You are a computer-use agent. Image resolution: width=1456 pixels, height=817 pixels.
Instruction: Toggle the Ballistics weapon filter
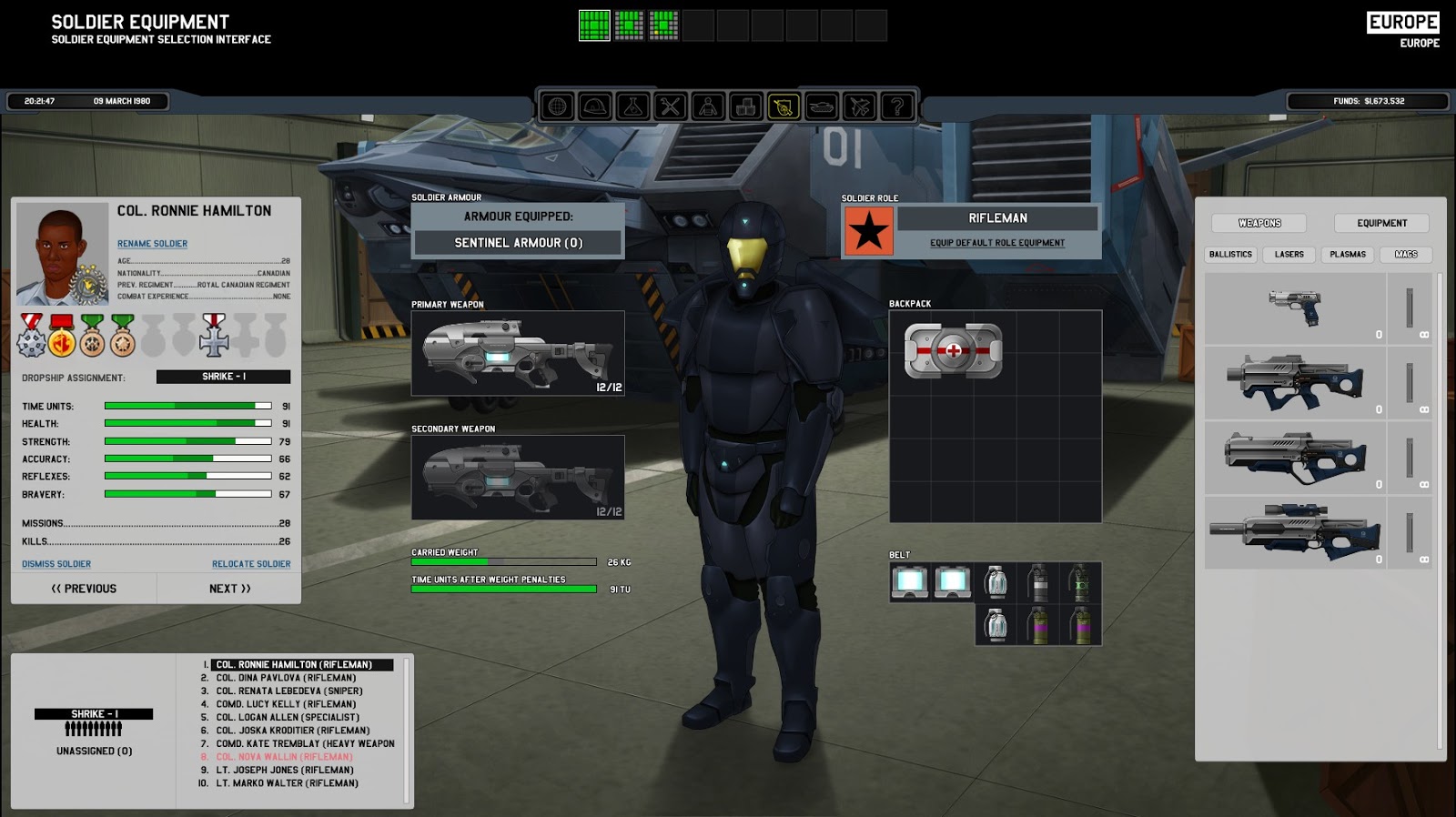1230,255
